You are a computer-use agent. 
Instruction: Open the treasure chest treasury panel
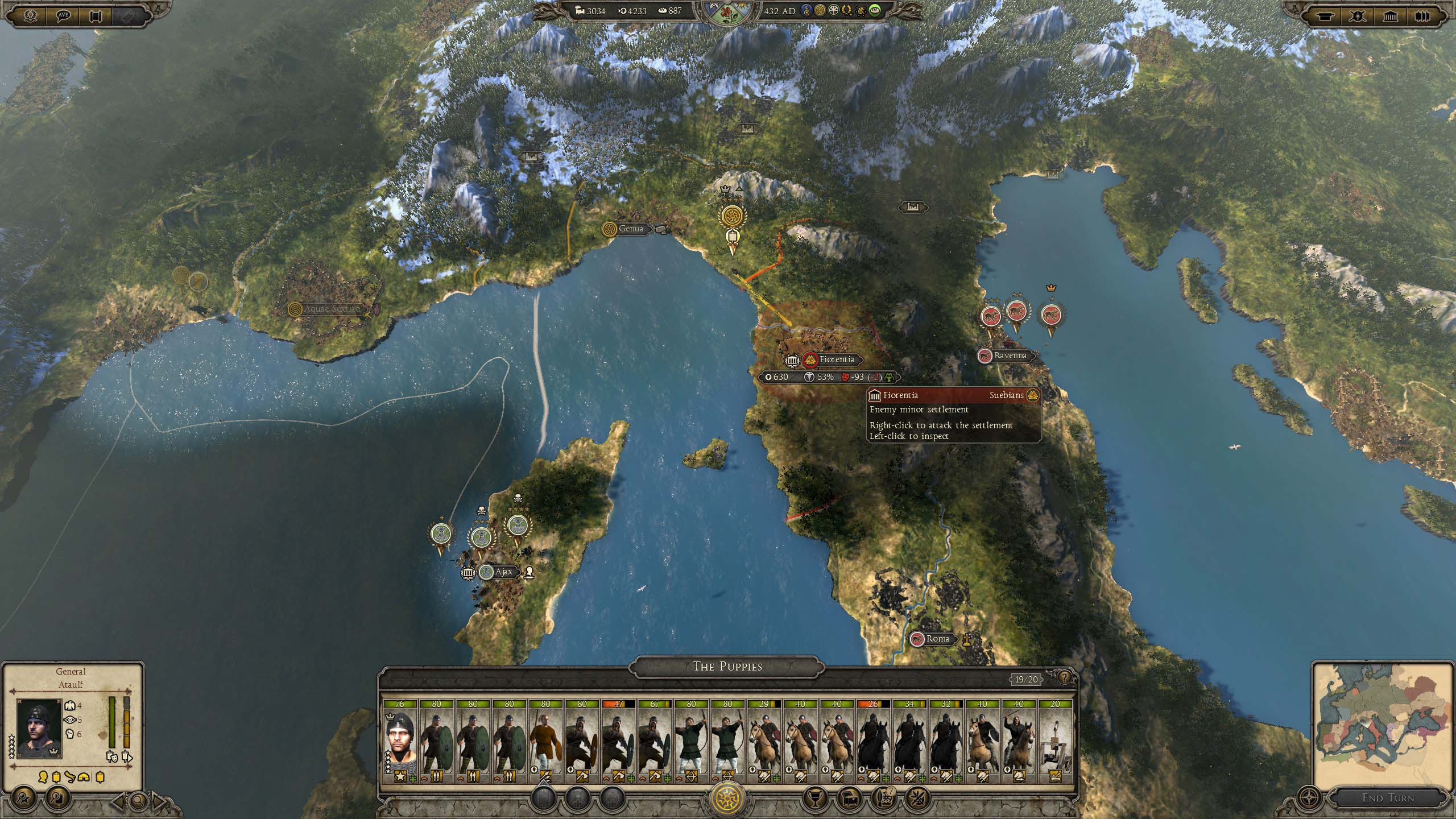[x=848, y=799]
